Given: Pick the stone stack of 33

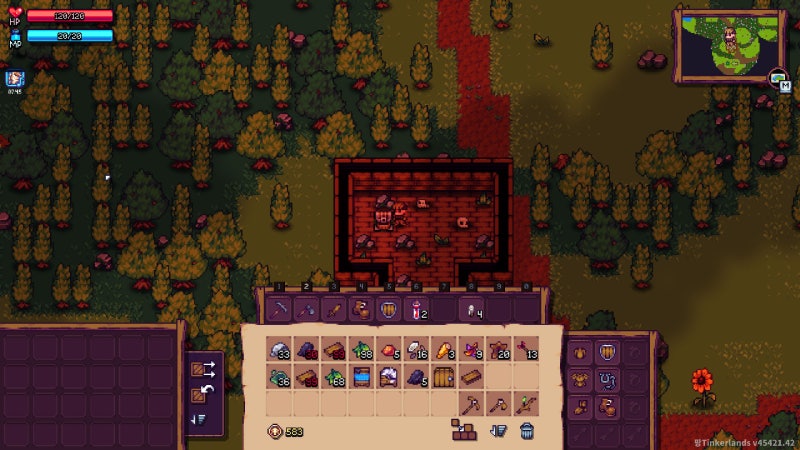Looking at the screenshot, I should coord(280,350).
